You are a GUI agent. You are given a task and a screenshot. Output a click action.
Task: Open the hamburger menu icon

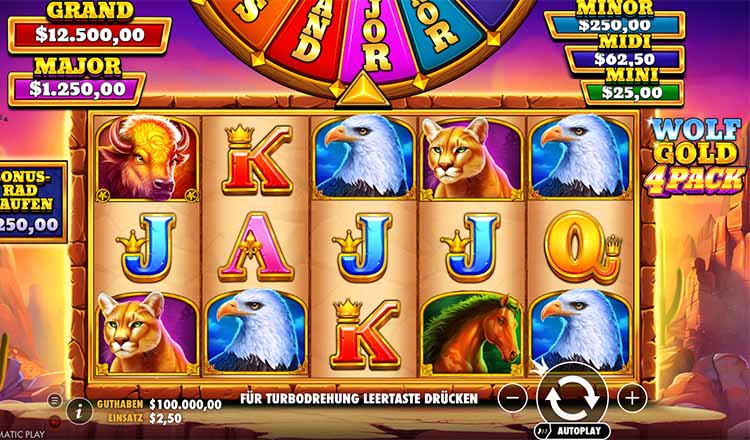[x=54, y=399]
